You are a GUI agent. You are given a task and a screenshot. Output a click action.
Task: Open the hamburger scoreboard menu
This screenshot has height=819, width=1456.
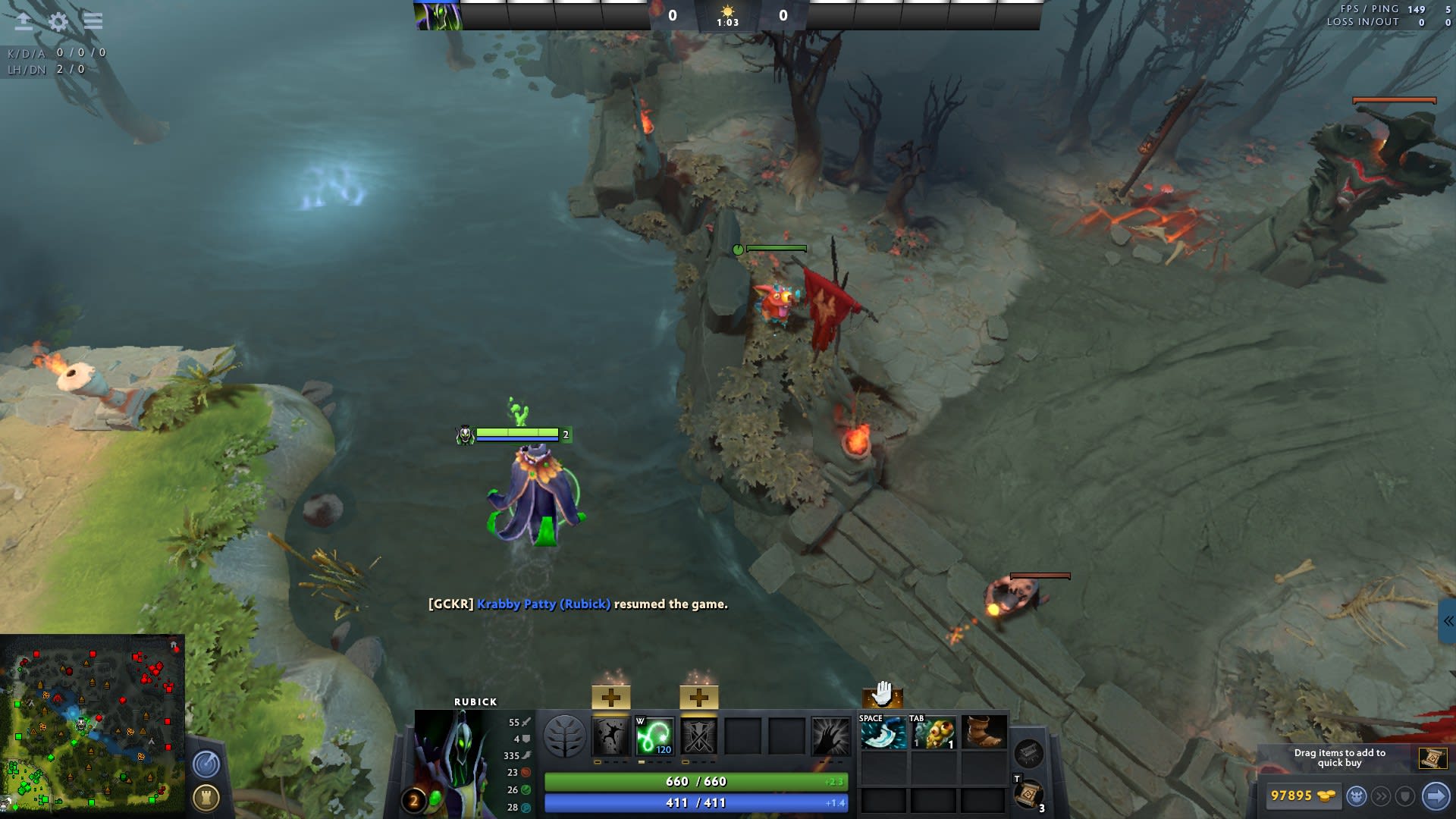point(93,21)
